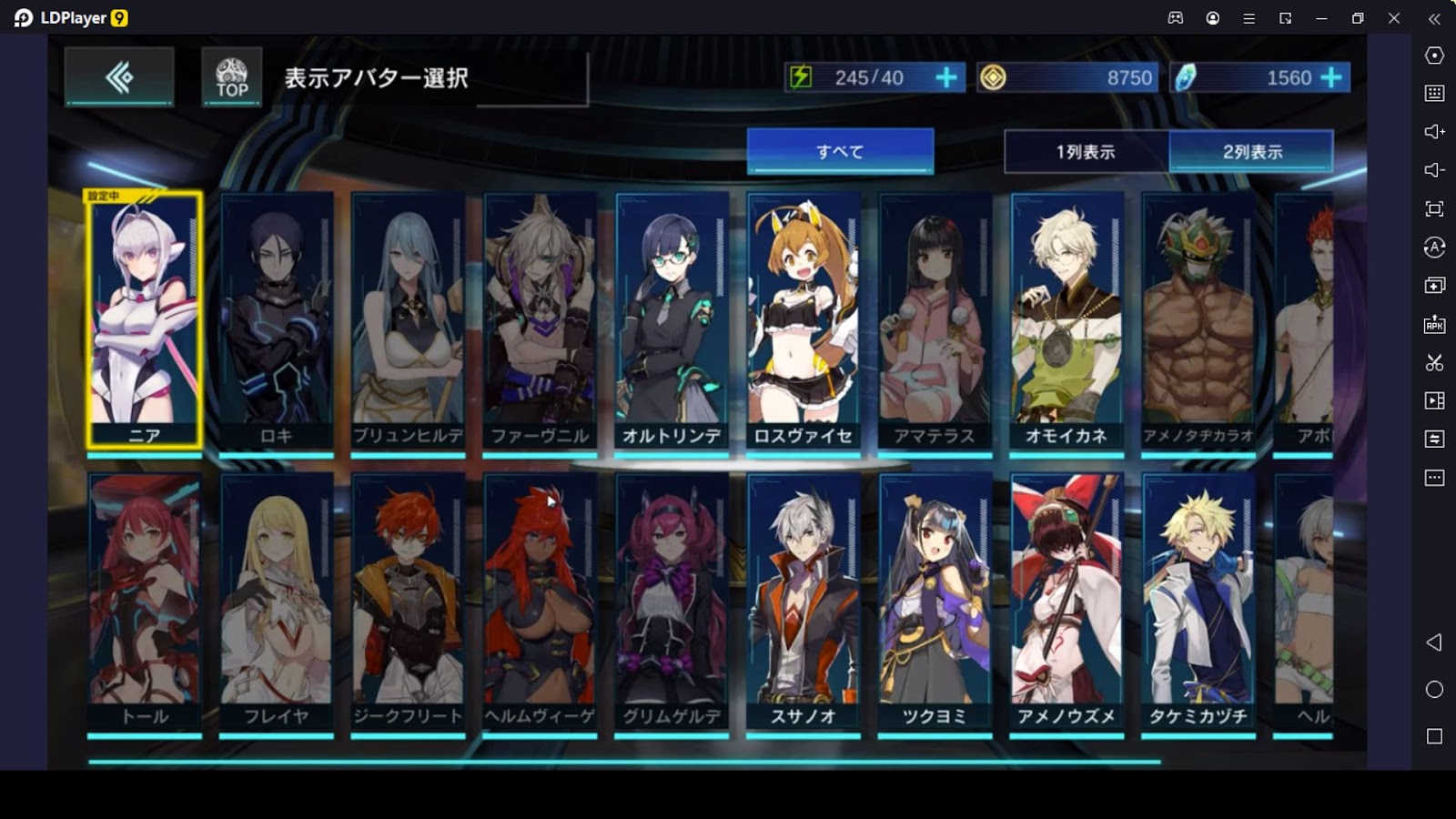Choose the ロスヴァイセ avatar card
This screenshot has height=819, width=1456.
click(803, 318)
